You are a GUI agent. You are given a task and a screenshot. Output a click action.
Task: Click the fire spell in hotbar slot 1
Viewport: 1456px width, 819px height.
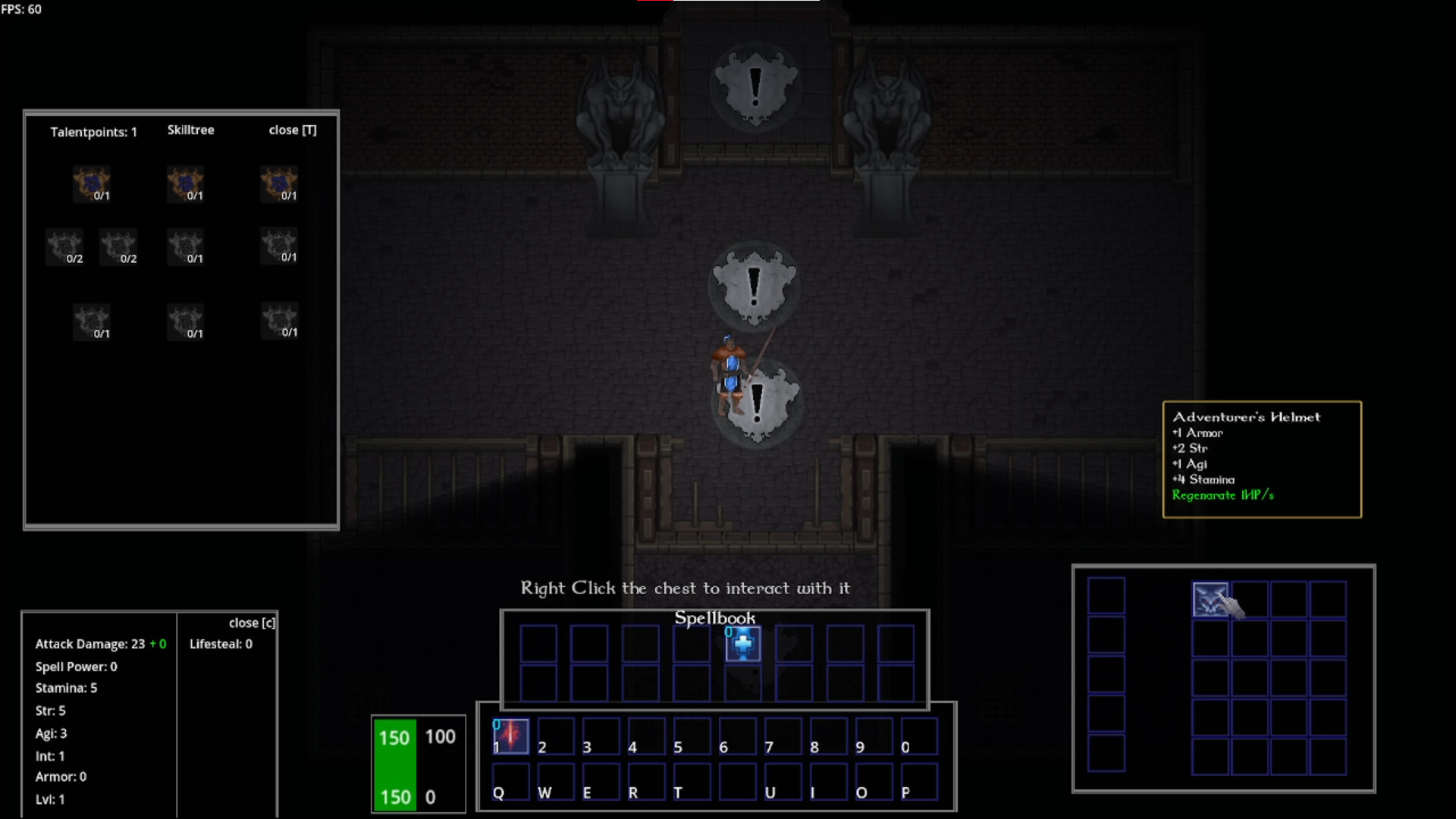(x=509, y=735)
